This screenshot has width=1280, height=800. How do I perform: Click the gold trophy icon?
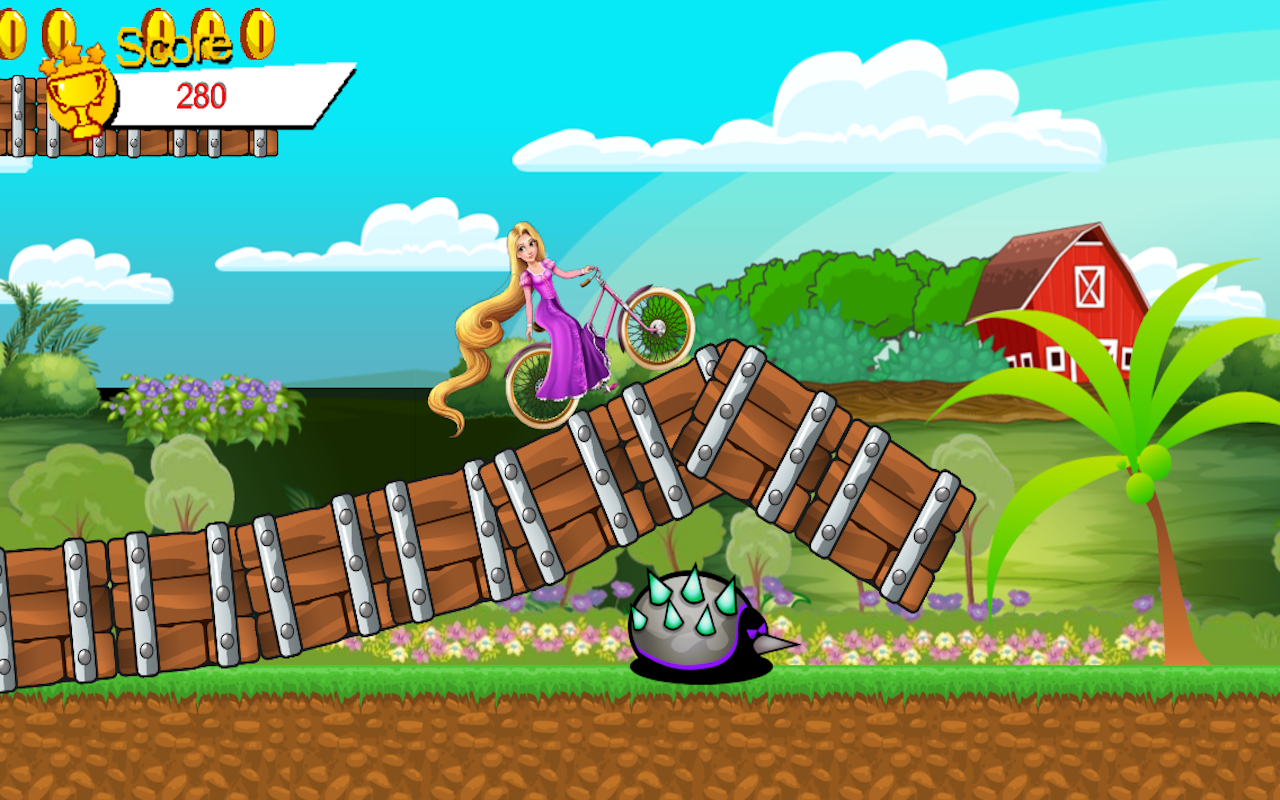tap(80, 95)
